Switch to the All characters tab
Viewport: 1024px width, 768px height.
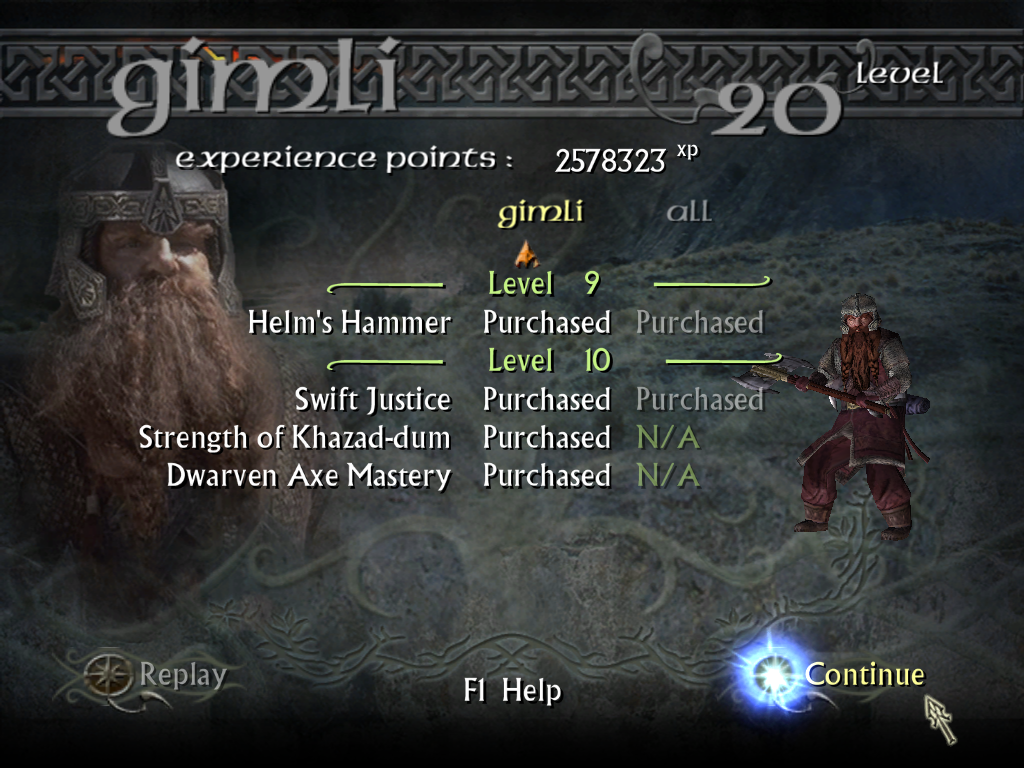tap(689, 212)
